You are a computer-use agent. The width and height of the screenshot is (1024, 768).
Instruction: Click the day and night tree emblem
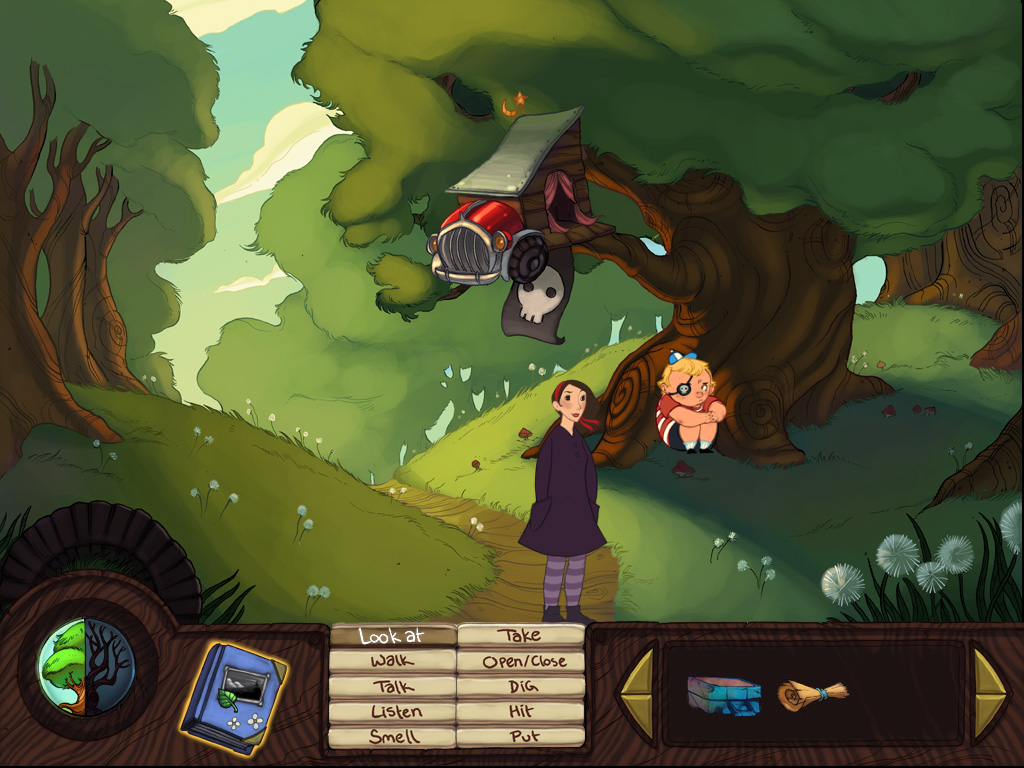86,666
